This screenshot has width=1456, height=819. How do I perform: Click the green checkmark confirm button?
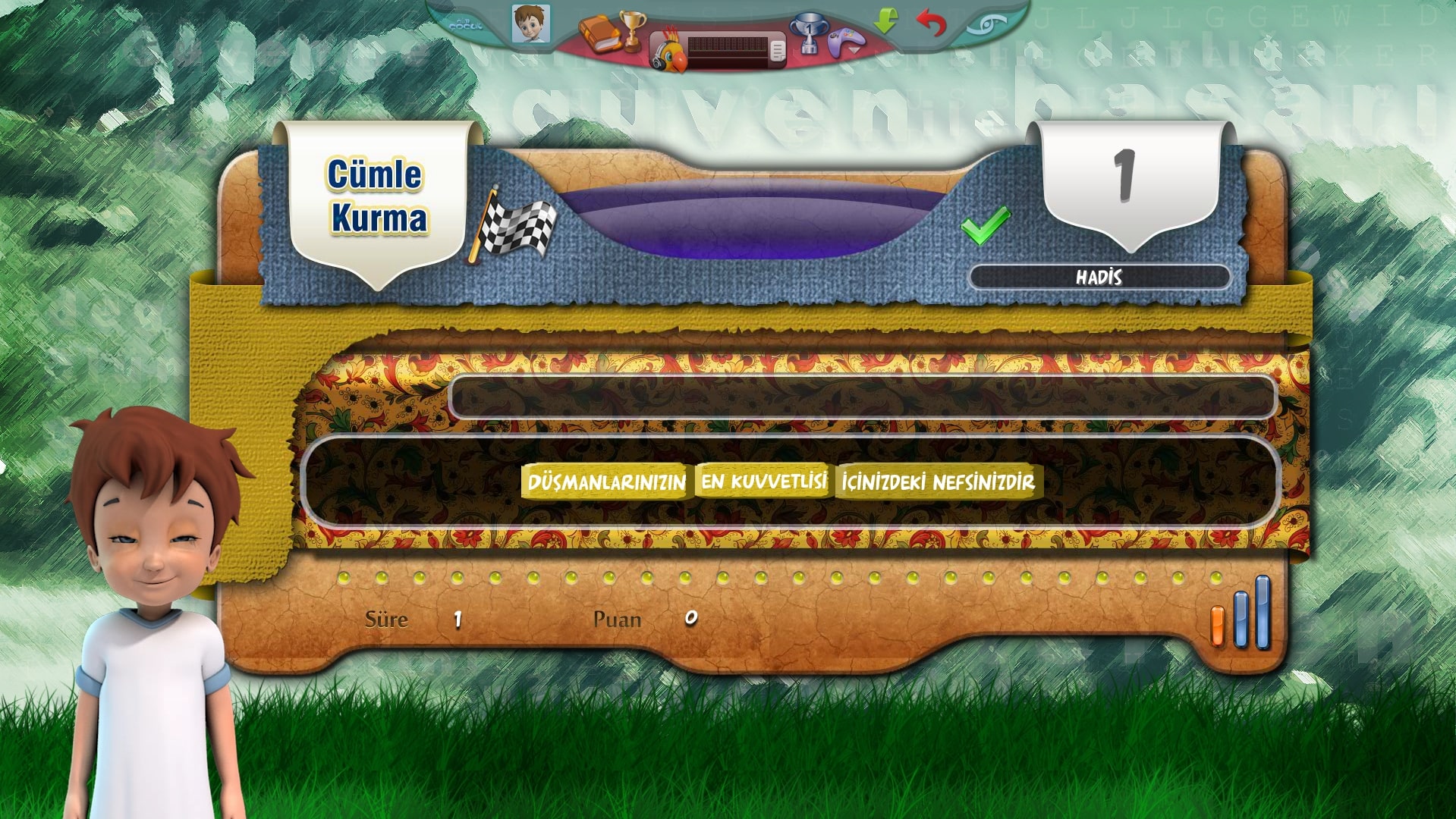click(985, 226)
